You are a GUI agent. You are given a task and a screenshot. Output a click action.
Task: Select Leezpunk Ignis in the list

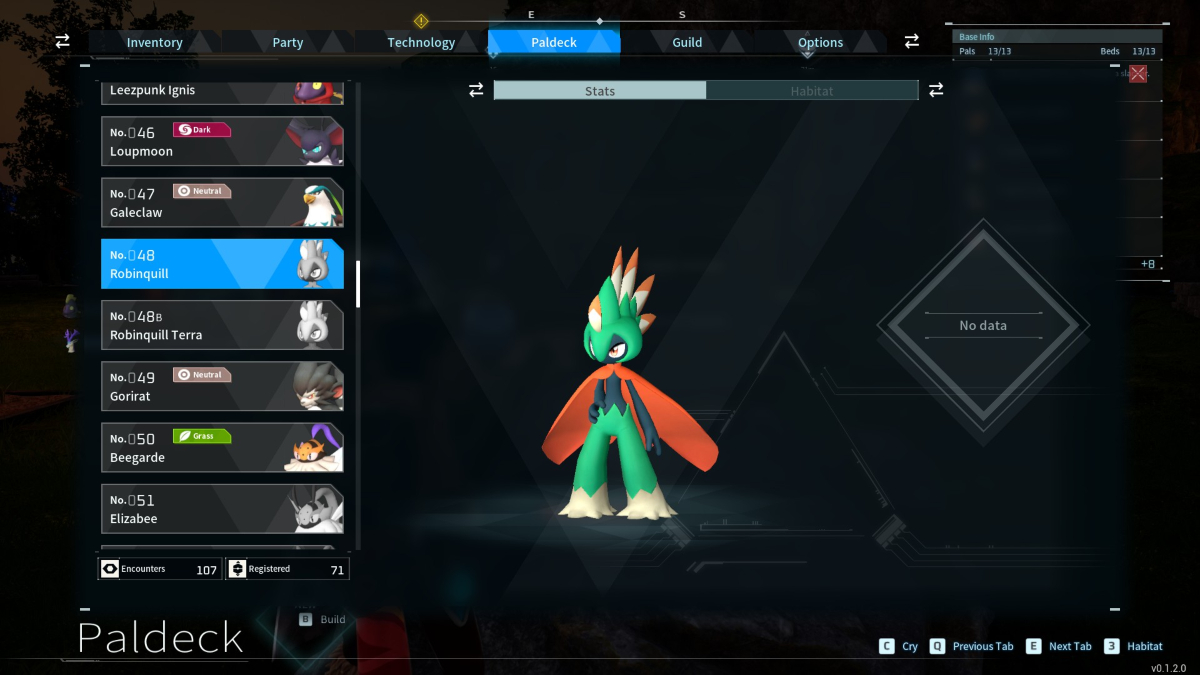pyautogui.click(x=222, y=92)
